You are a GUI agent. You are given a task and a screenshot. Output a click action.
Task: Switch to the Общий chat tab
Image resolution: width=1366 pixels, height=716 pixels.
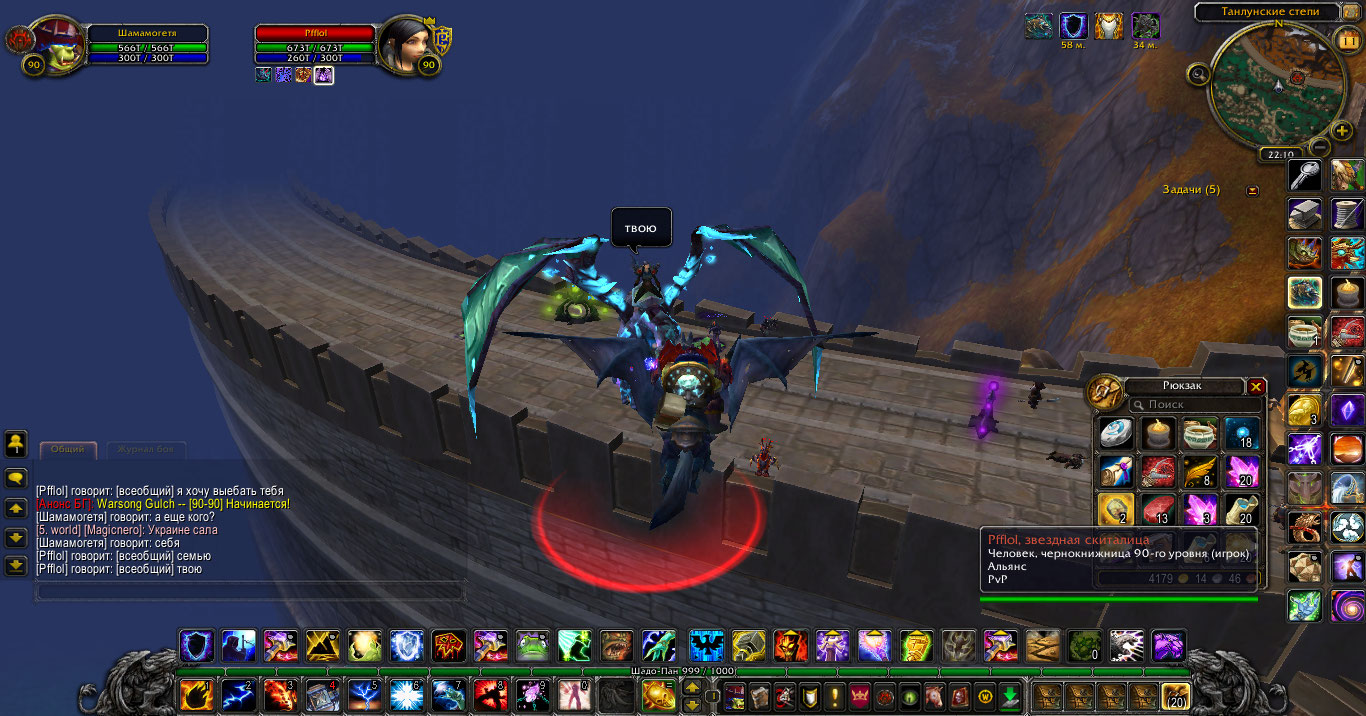pos(68,449)
